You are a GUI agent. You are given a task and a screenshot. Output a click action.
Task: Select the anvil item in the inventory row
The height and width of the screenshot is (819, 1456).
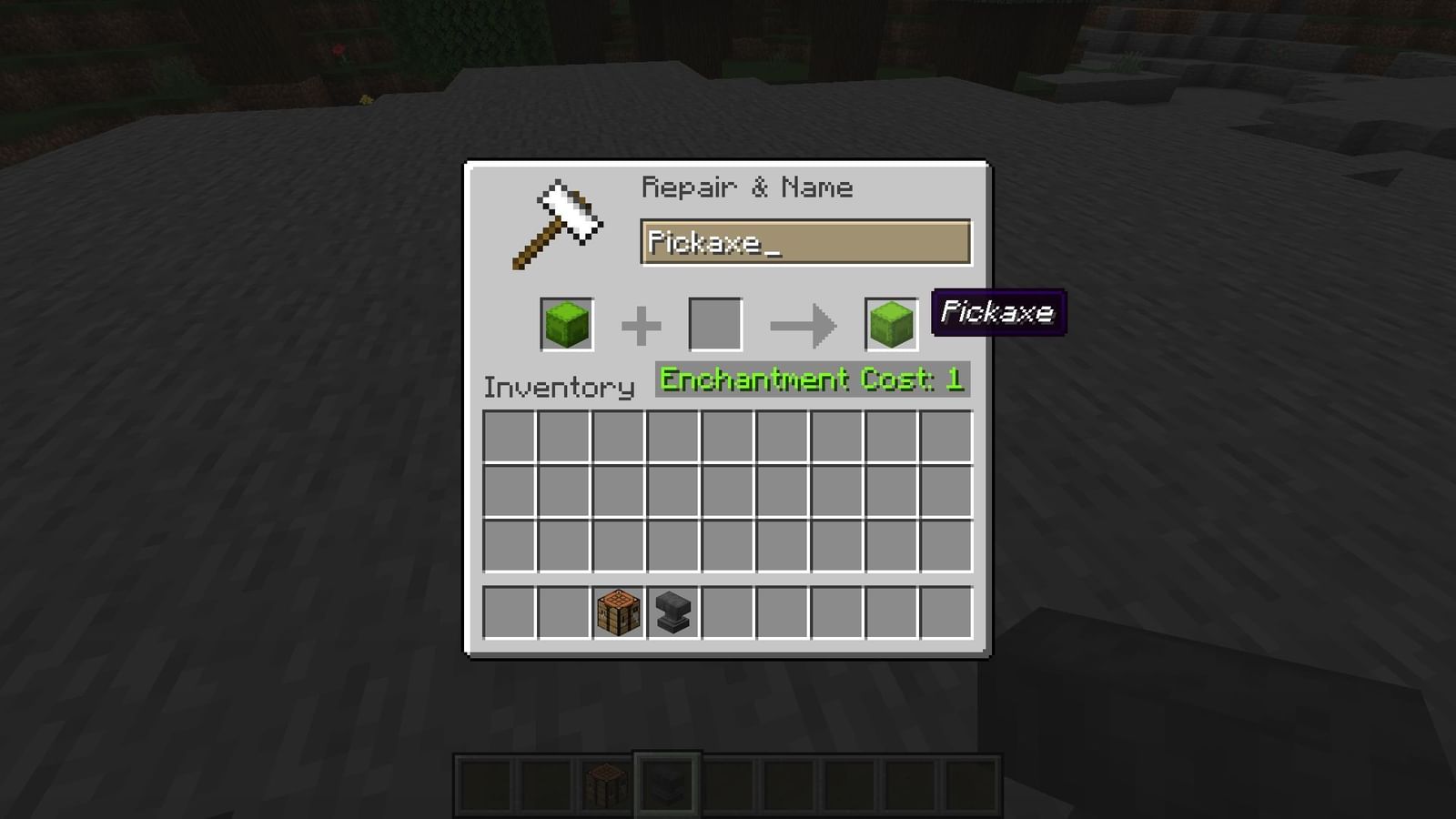coord(672,612)
